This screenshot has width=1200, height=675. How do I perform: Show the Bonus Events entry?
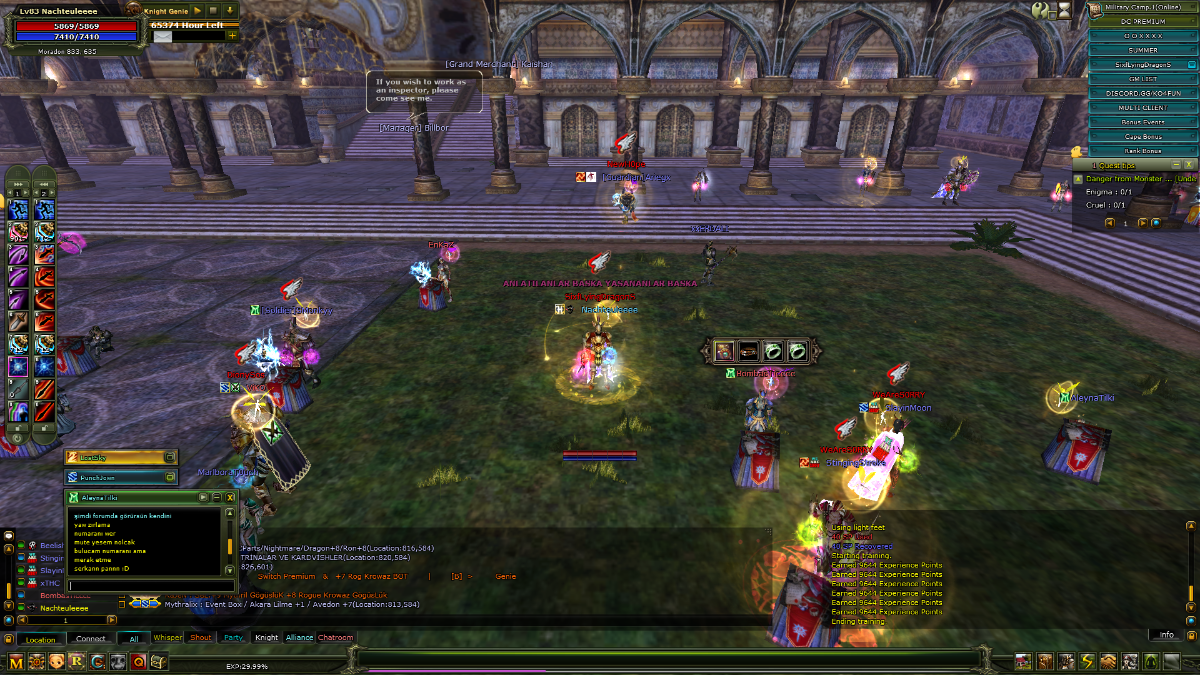click(x=1142, y=122)
